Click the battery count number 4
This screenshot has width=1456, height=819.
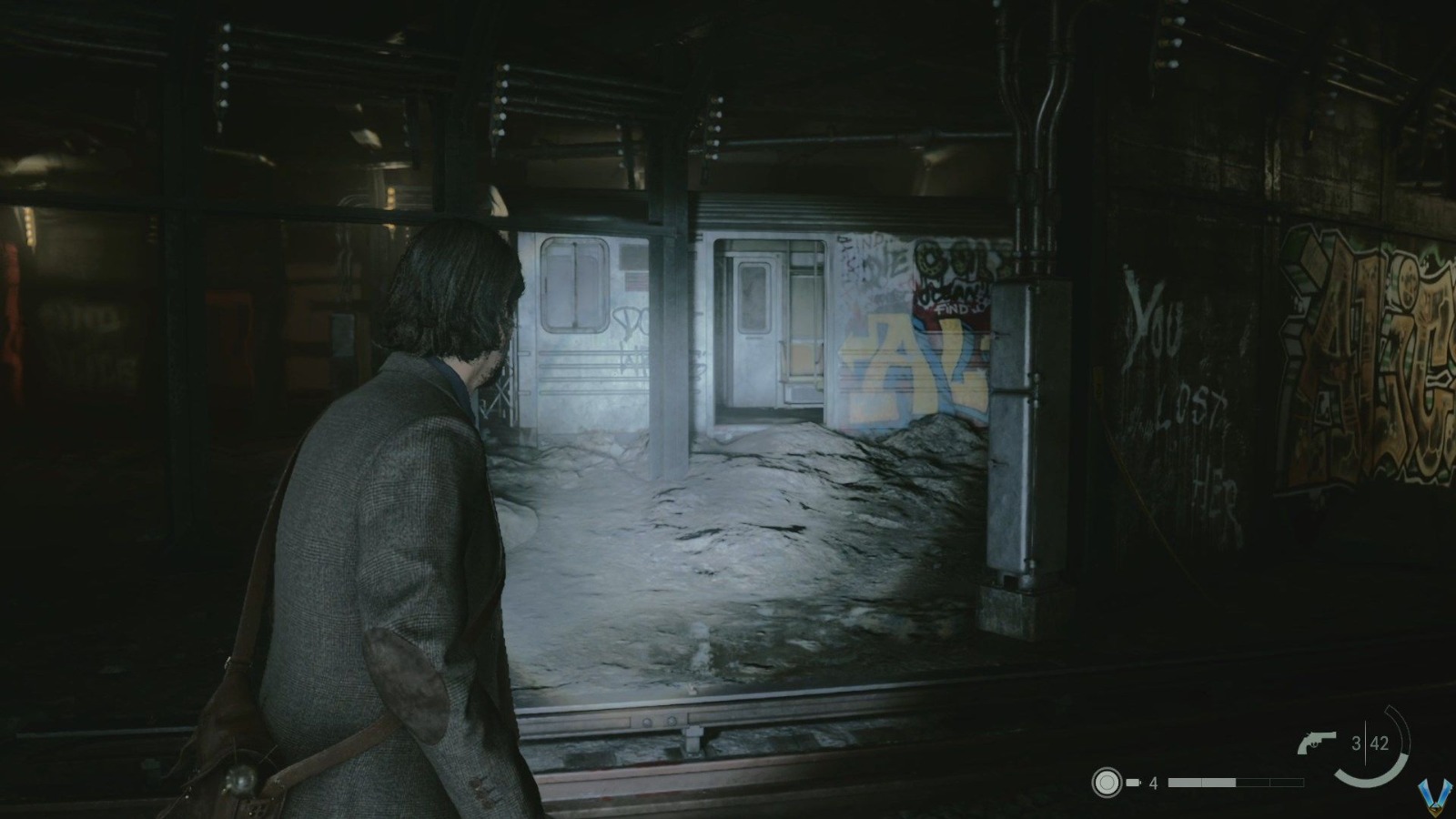coord(1153,783)
